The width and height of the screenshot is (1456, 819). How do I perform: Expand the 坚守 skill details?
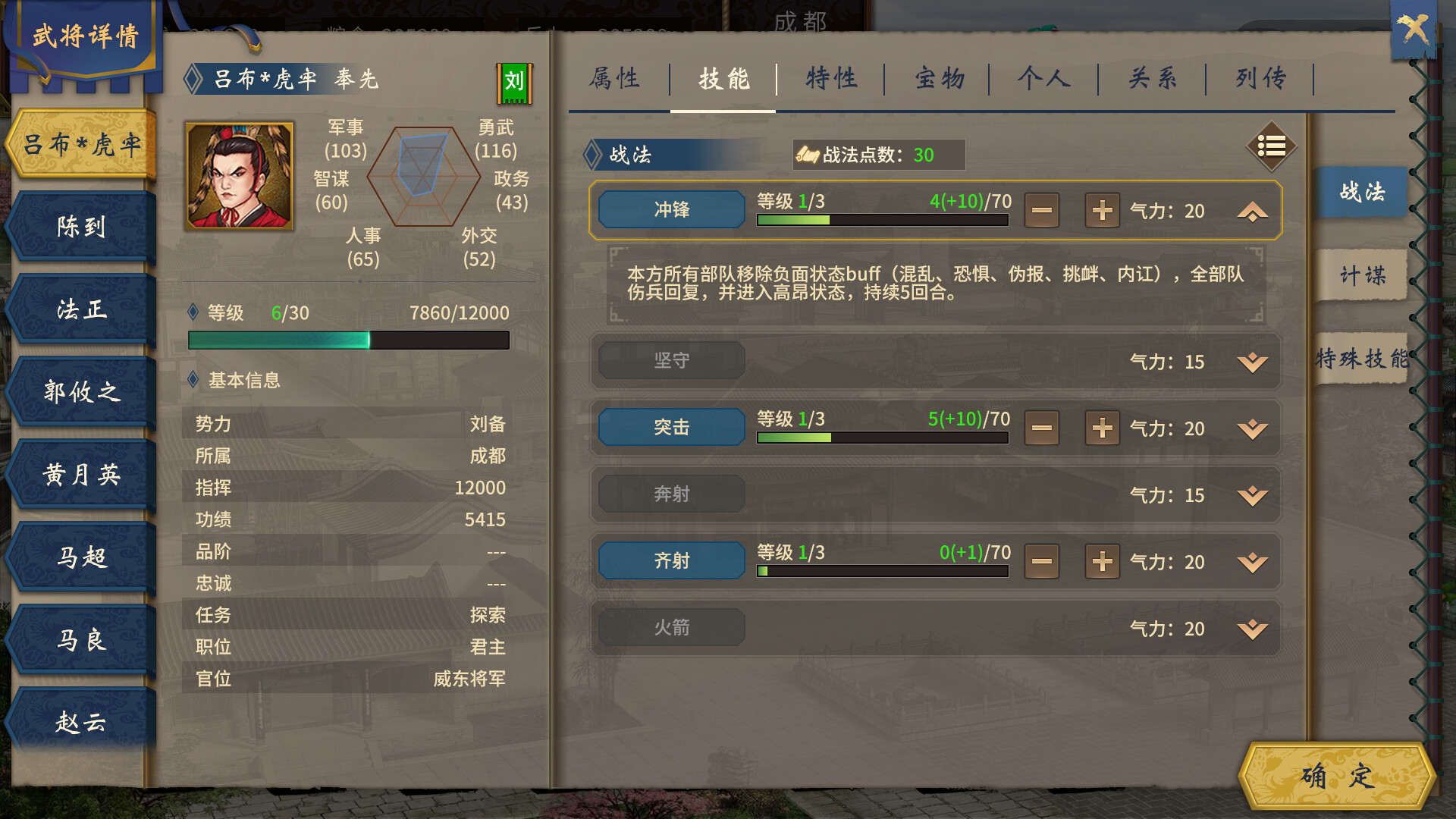(x=1250, y=362)
